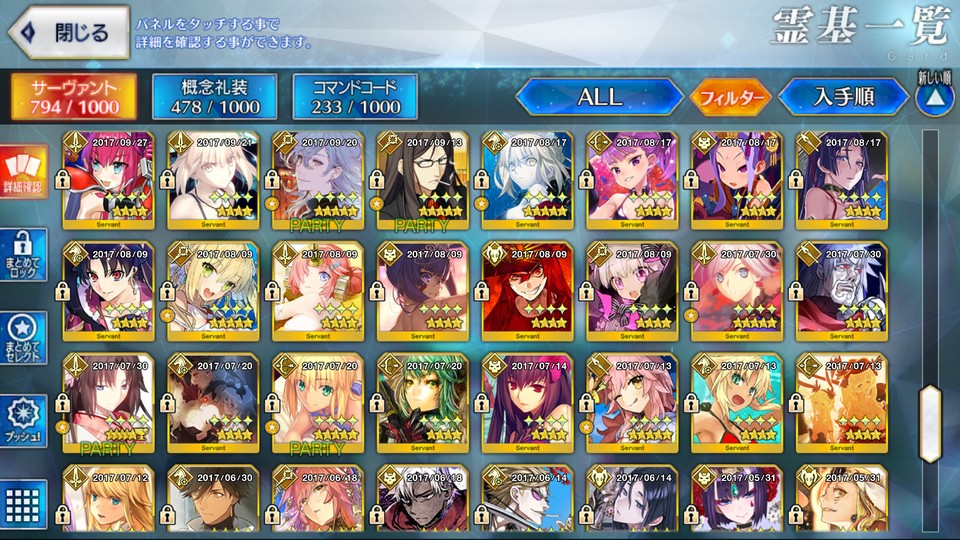Open the servant card dated 2017/09/21

point(213,178)
